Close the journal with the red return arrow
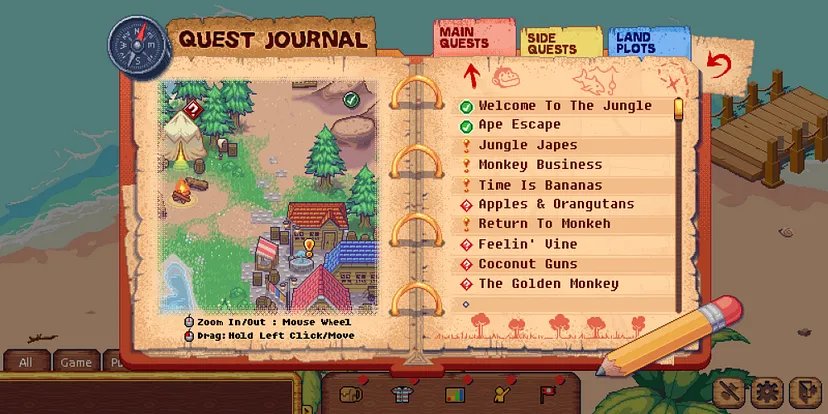This screenshot has height=414, width=828. pos(716,66)
